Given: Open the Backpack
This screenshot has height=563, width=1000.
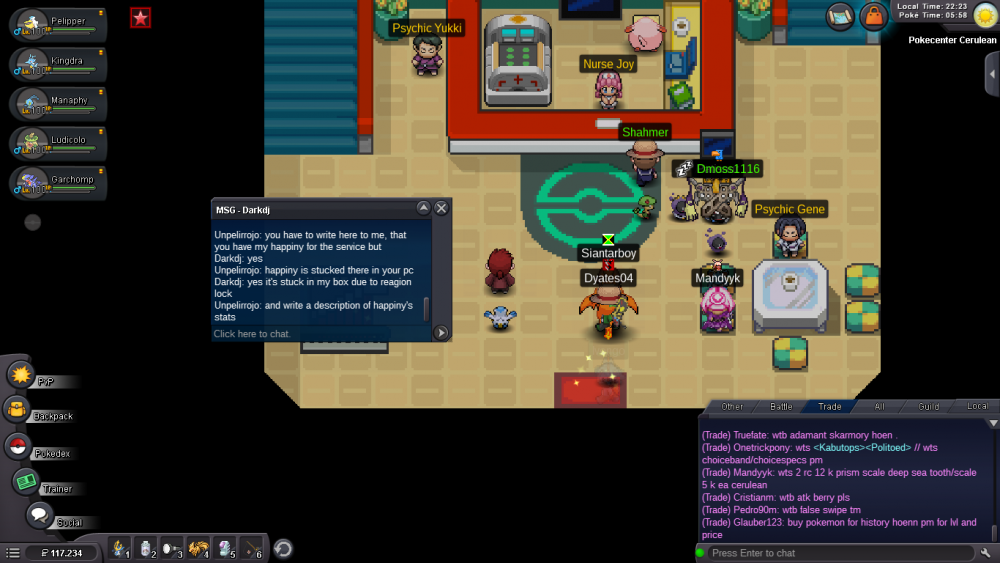Looking at the screenshot, I should point(17,409).
